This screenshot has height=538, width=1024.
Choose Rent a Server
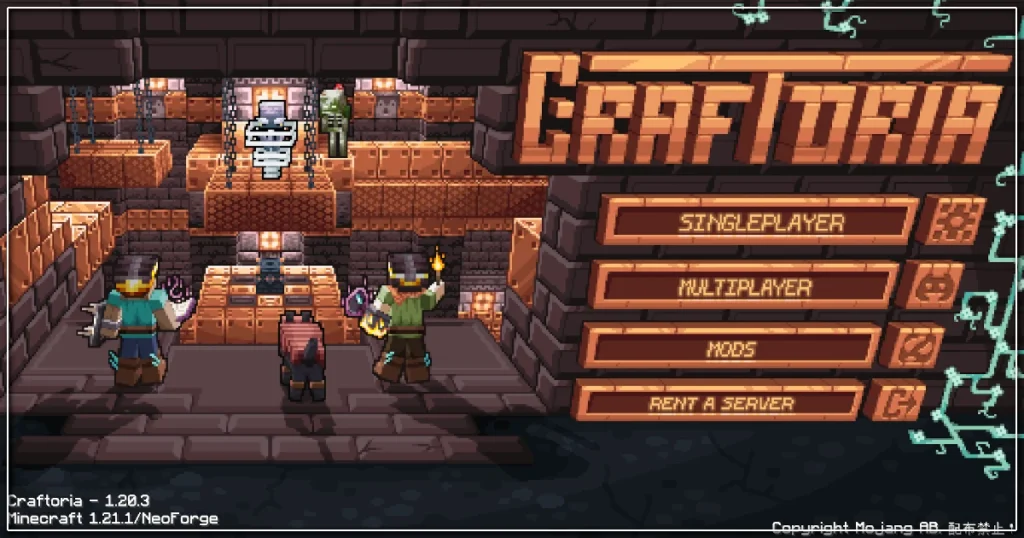[720, 404]
